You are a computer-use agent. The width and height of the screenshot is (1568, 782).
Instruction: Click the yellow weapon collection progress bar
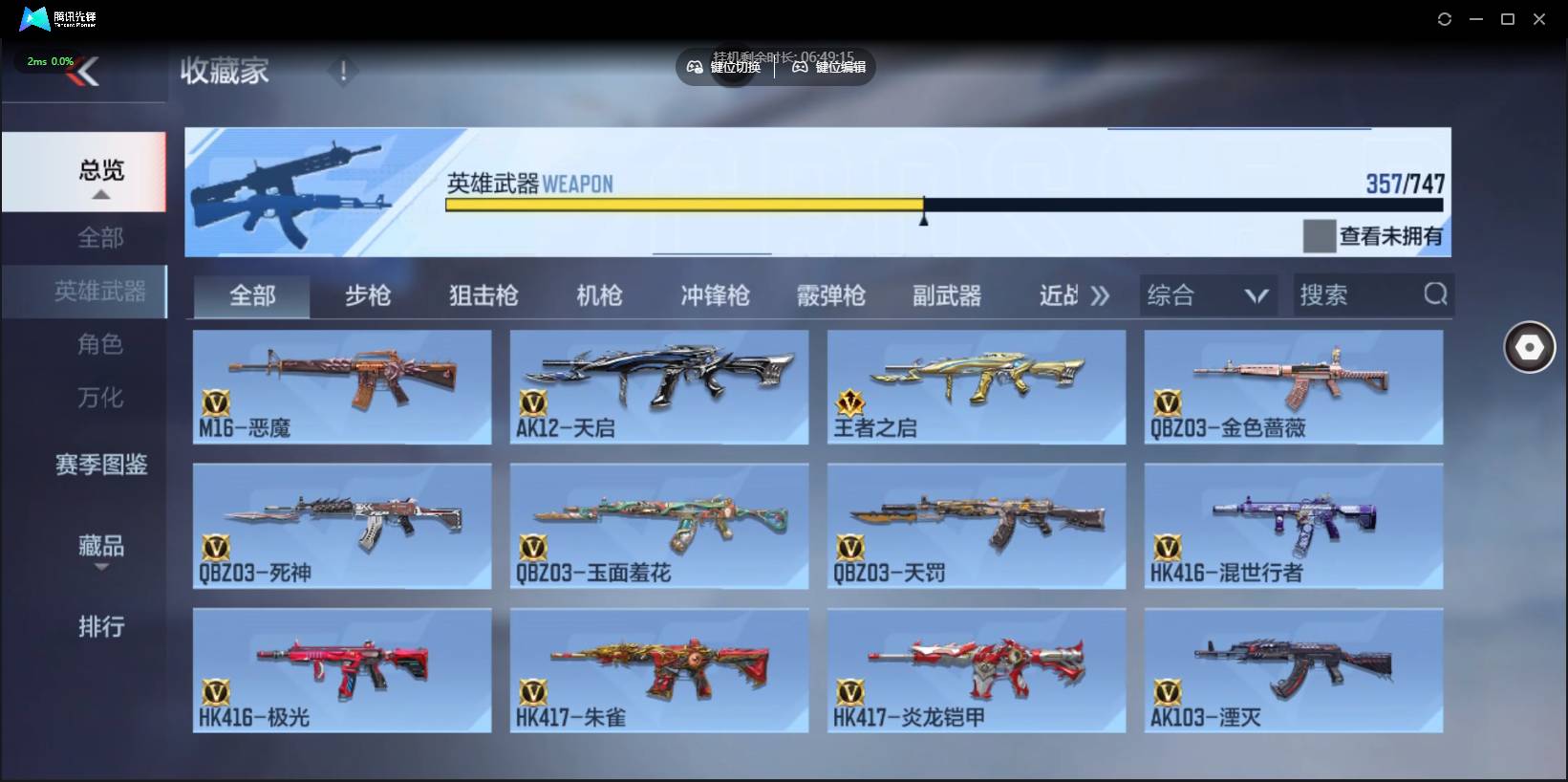(683, 205)
